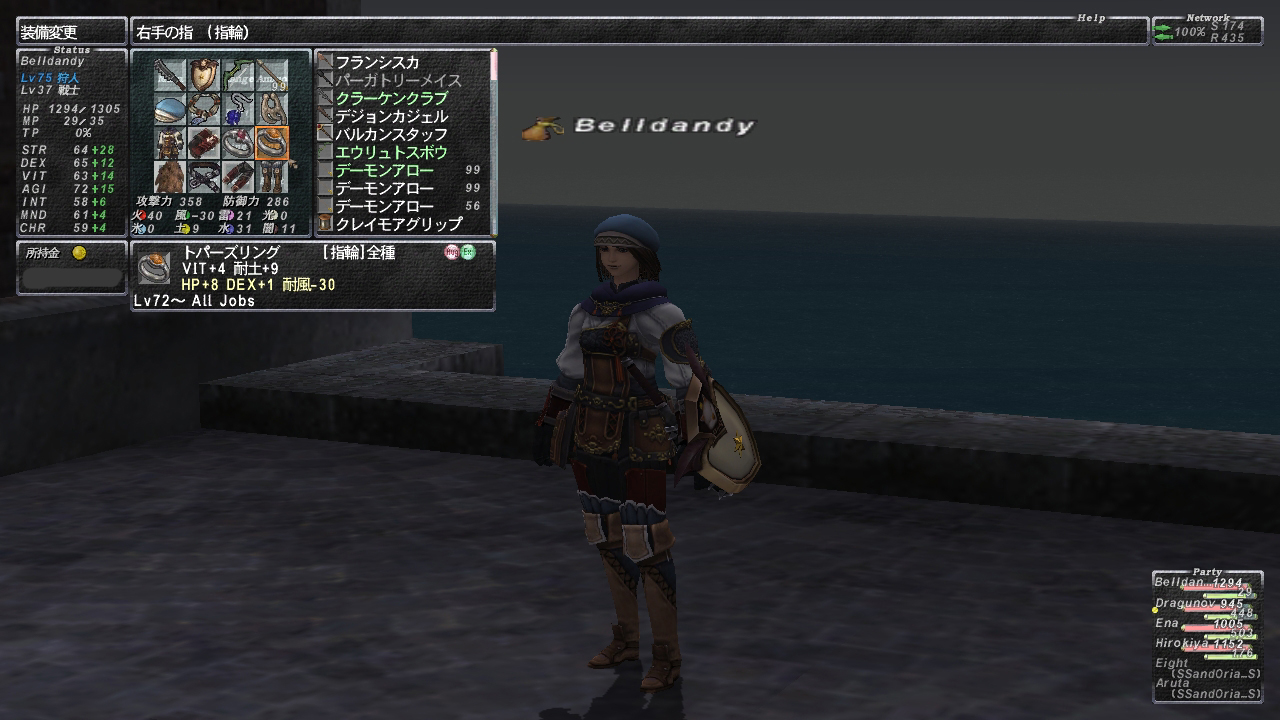
Task: Select the shield equipment slot
Action: point(204,75)
